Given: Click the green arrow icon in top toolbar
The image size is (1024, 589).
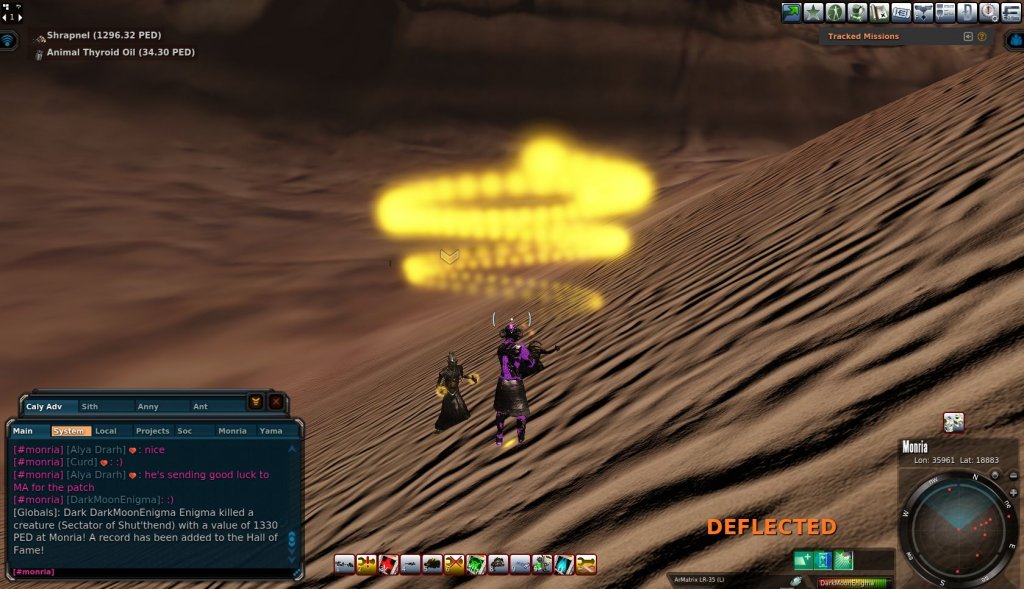Looking at the screenshot, I should coord(792,12).
